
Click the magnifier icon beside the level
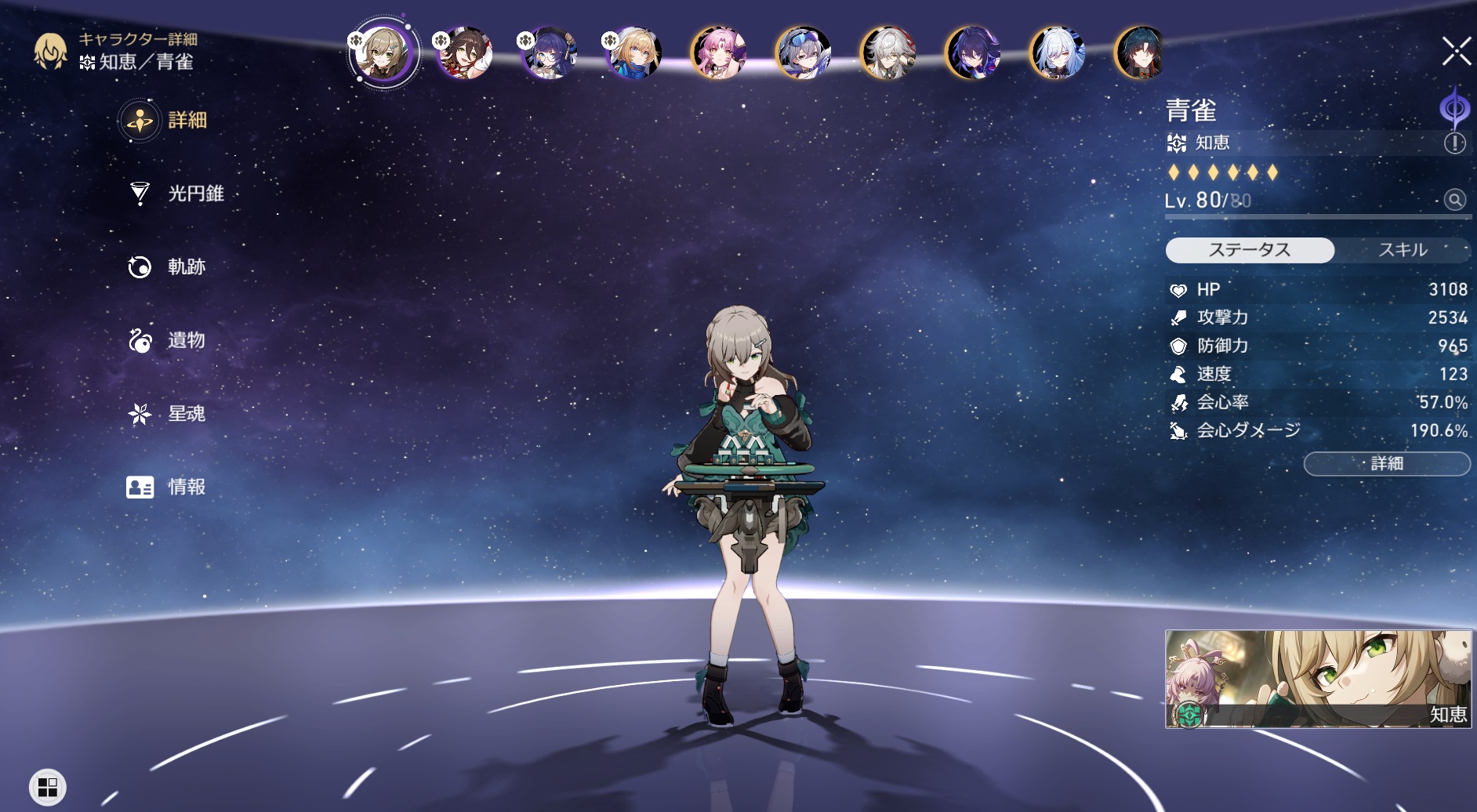tap(1454, 200)
